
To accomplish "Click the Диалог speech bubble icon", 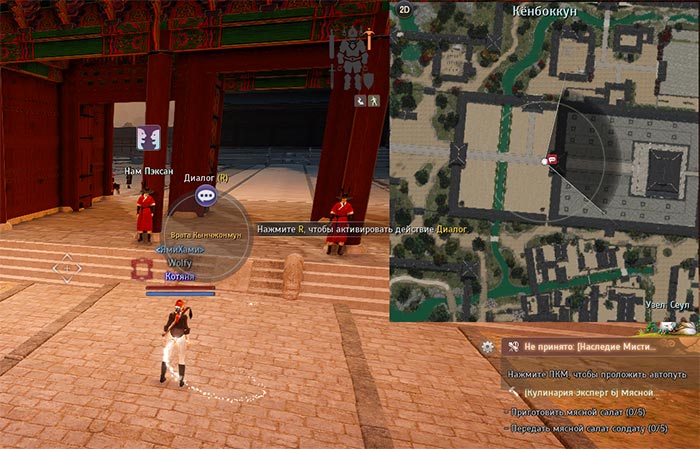I will coord(206,197).
